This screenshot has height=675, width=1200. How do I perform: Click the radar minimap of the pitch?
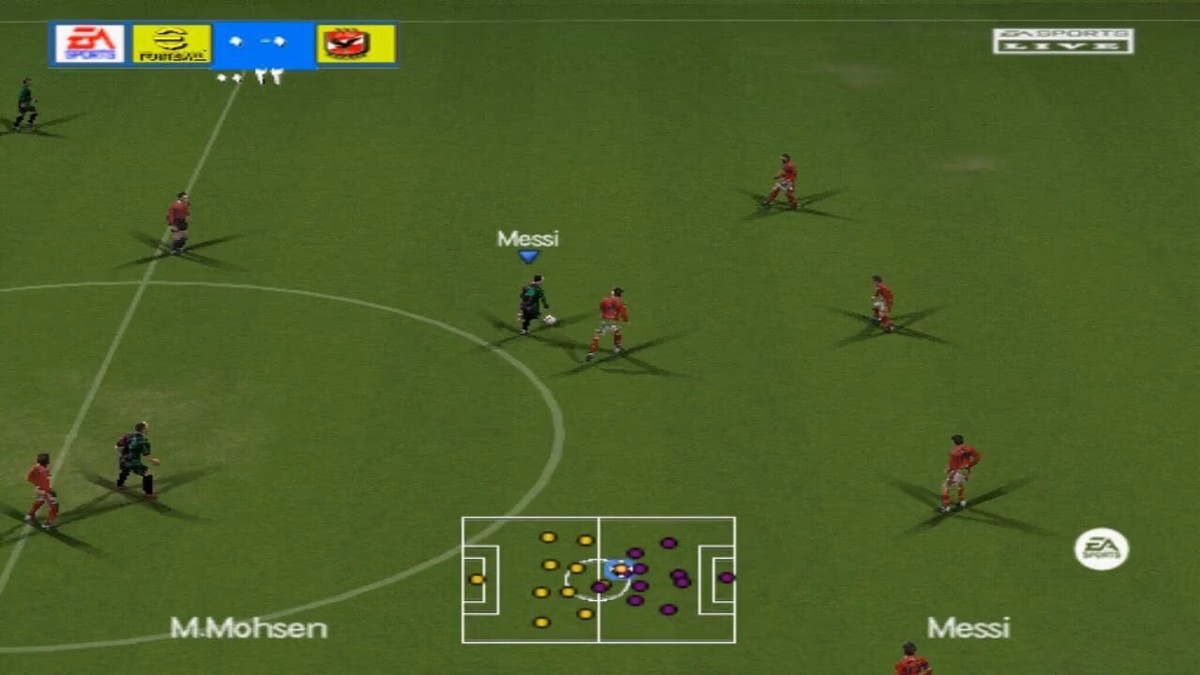[598, 579]
